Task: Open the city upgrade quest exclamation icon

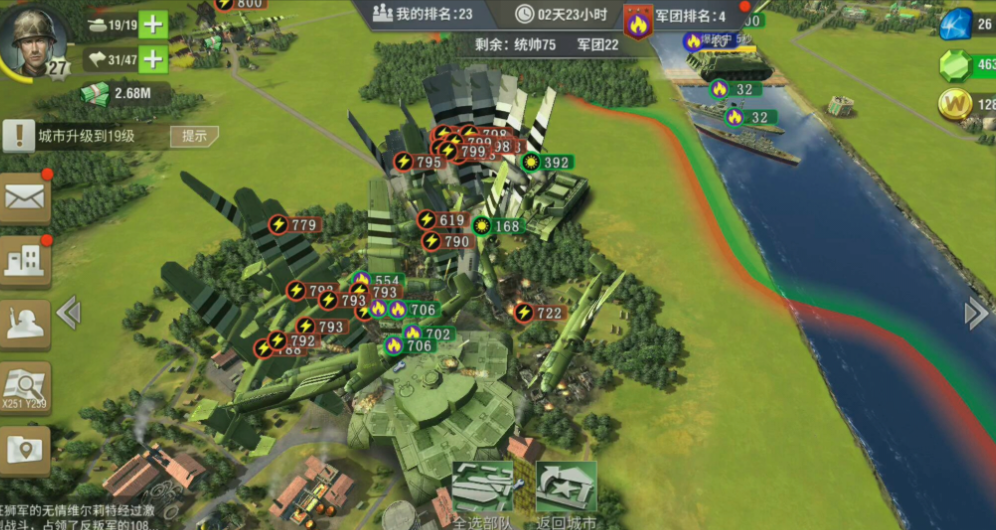Action: (x=19, y=135)
